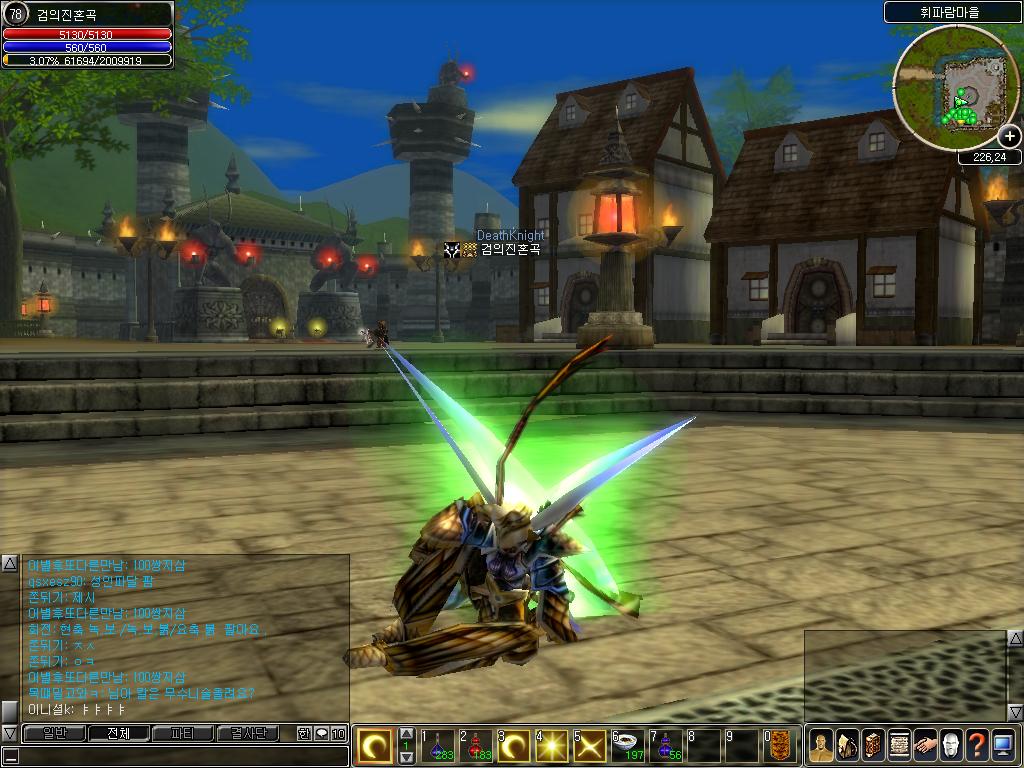Activate the cross-slash skill in slot 5
The width and height of the screenshot is (1024, 768).
point(590,746)
